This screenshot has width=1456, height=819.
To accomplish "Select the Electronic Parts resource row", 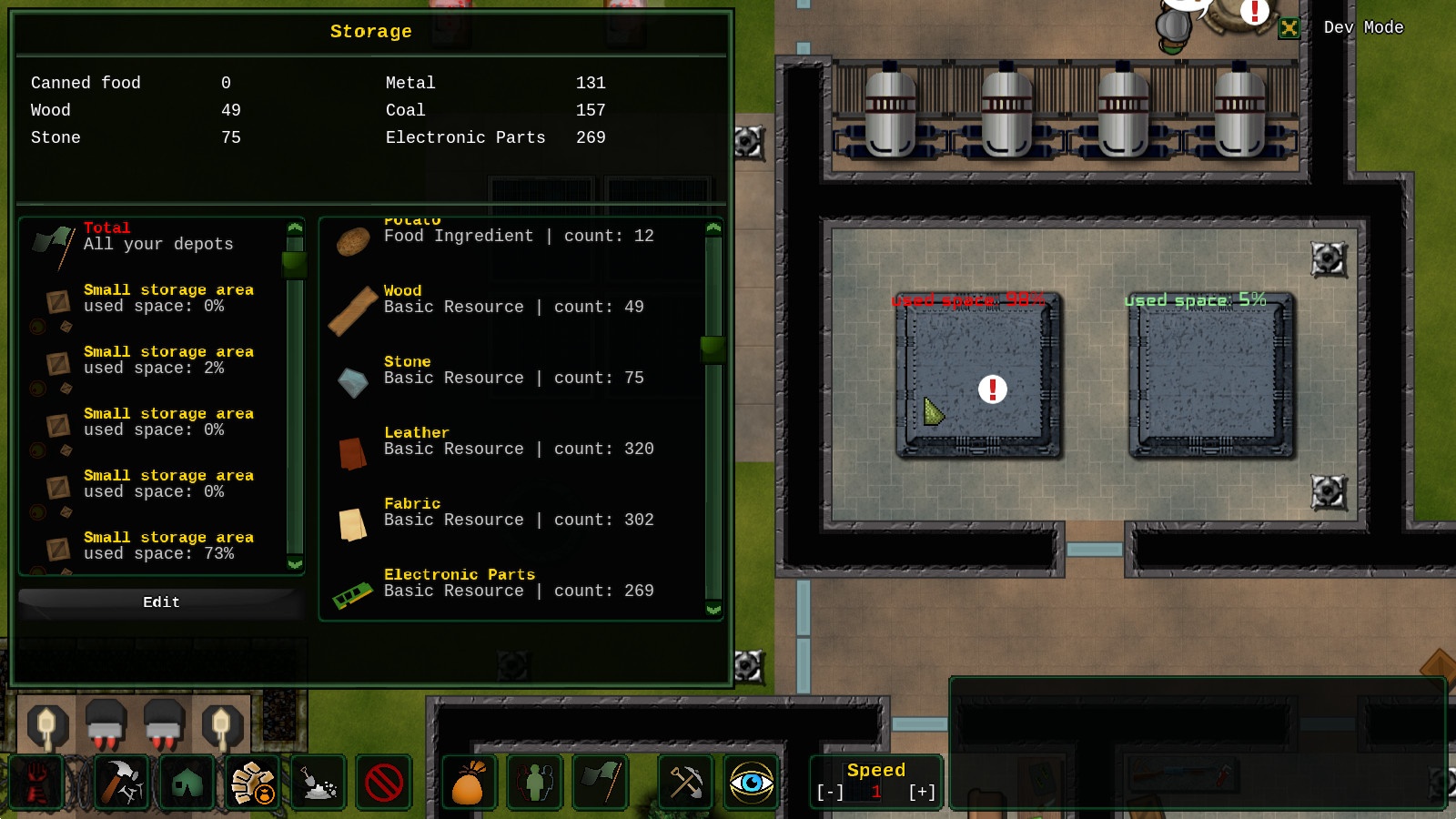I will [512, 584].
